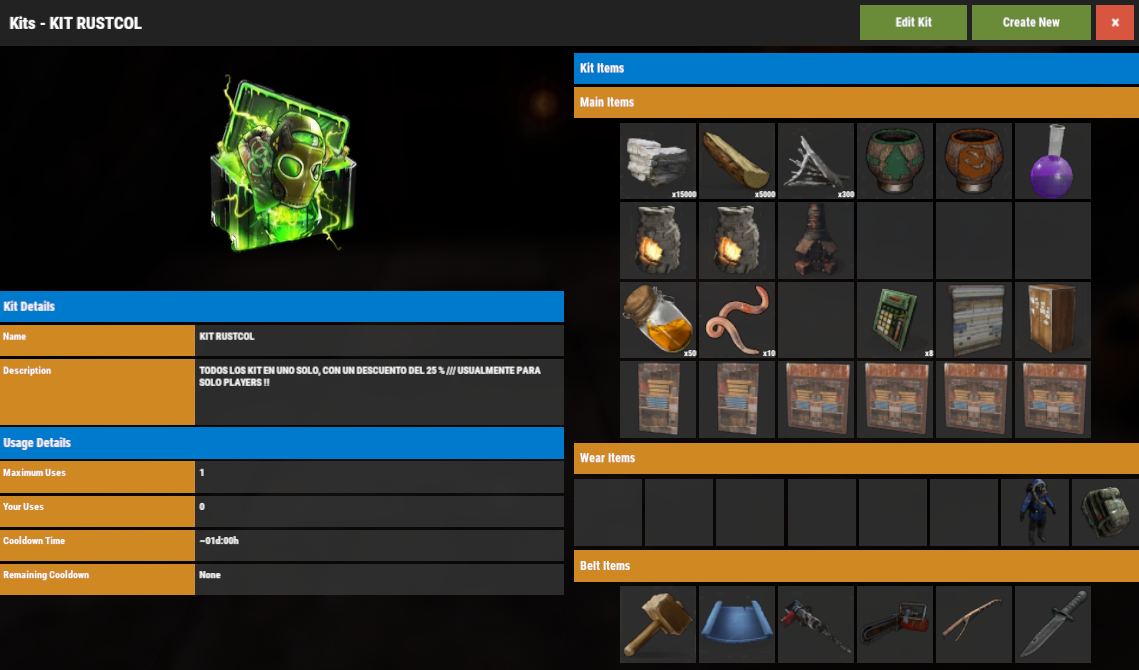Select the chainsaw belt slot
Viewport: 1139px width, 670px height.
[895, 624]
